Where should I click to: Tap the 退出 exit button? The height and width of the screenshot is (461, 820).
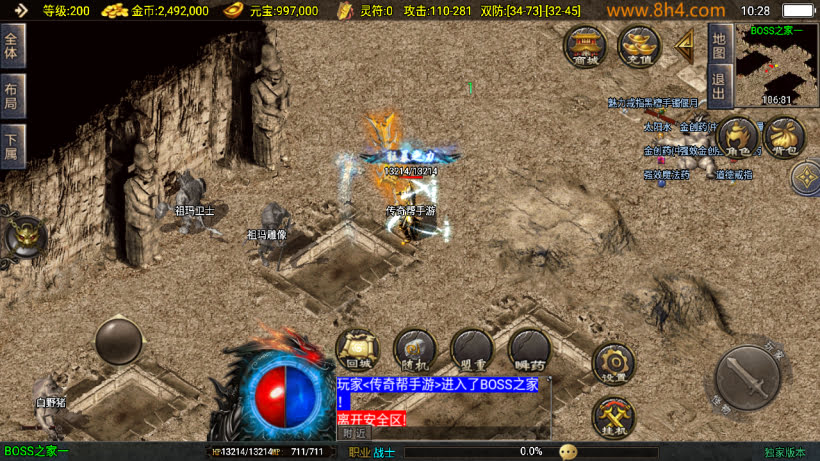tap(718, 80)
